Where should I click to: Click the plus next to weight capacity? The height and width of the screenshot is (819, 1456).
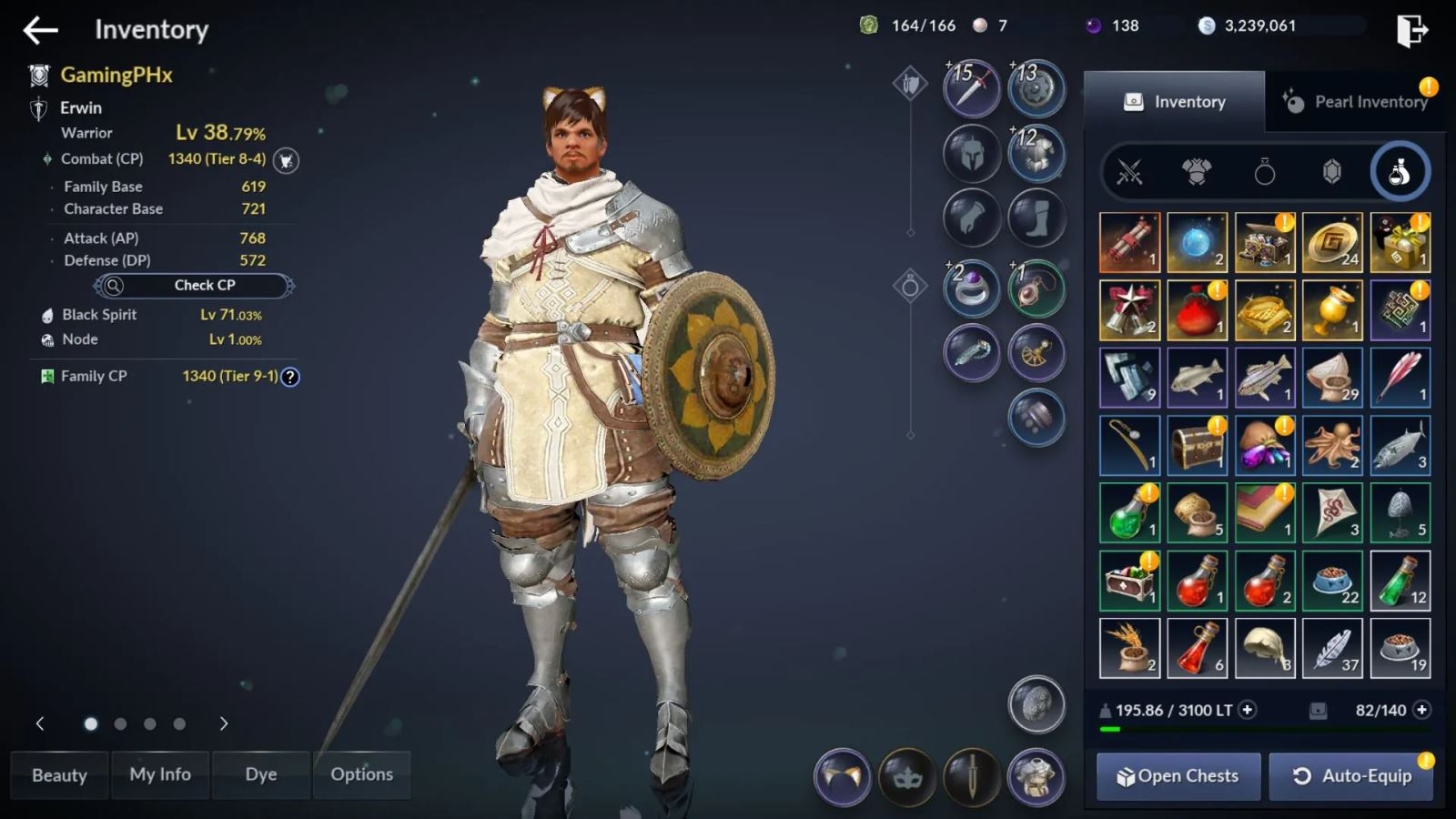pos(1247,710)
